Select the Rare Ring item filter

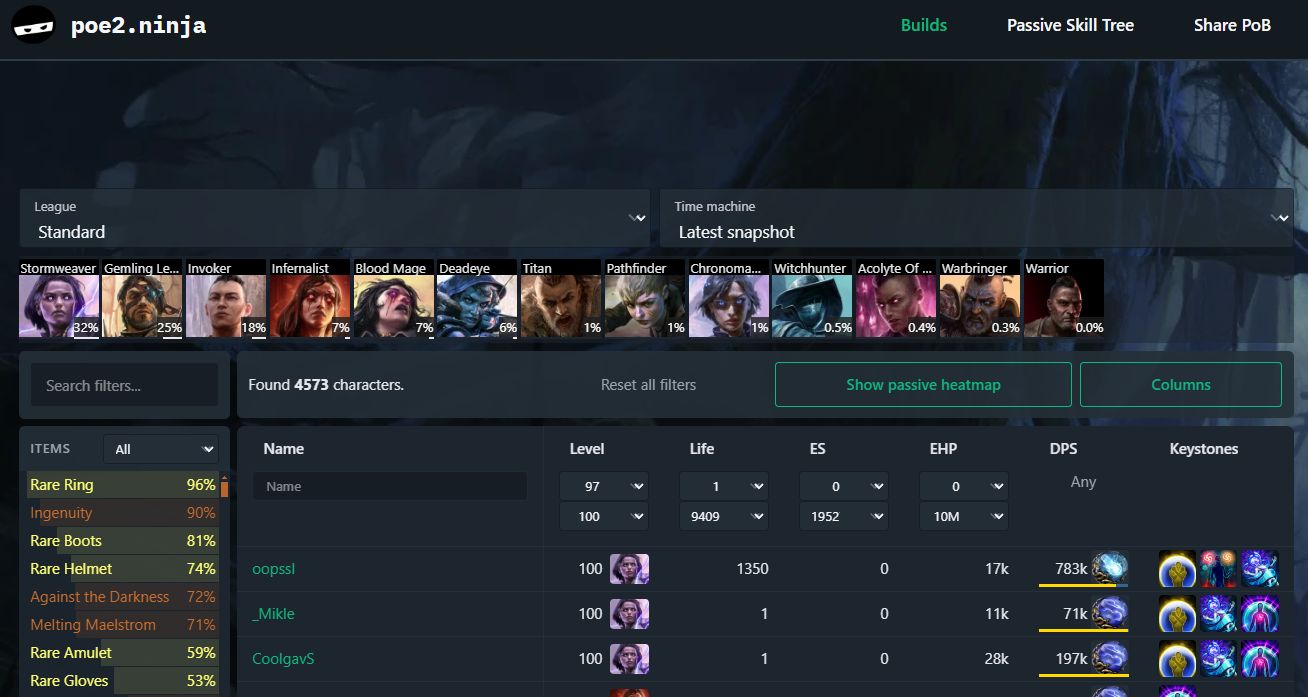pyautogui.click(x=62, y=485)
